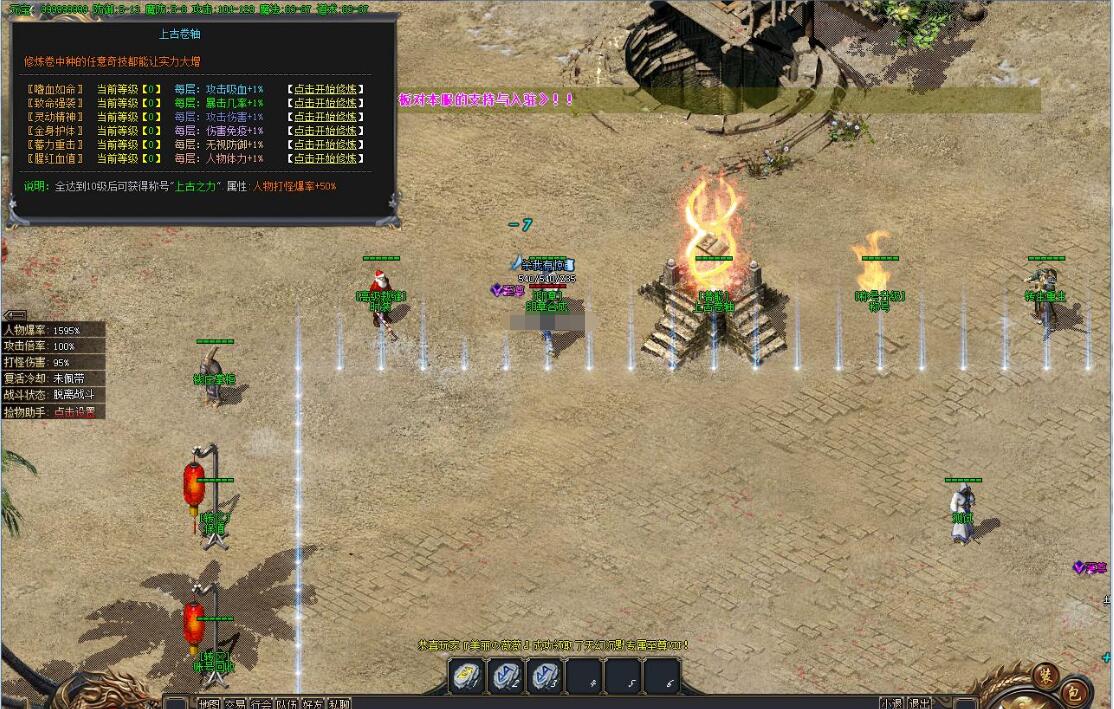The image size is (1114, 709).
Task: Click the 小退 logout button
Action: pyautogui.click(x=891, y=703)
